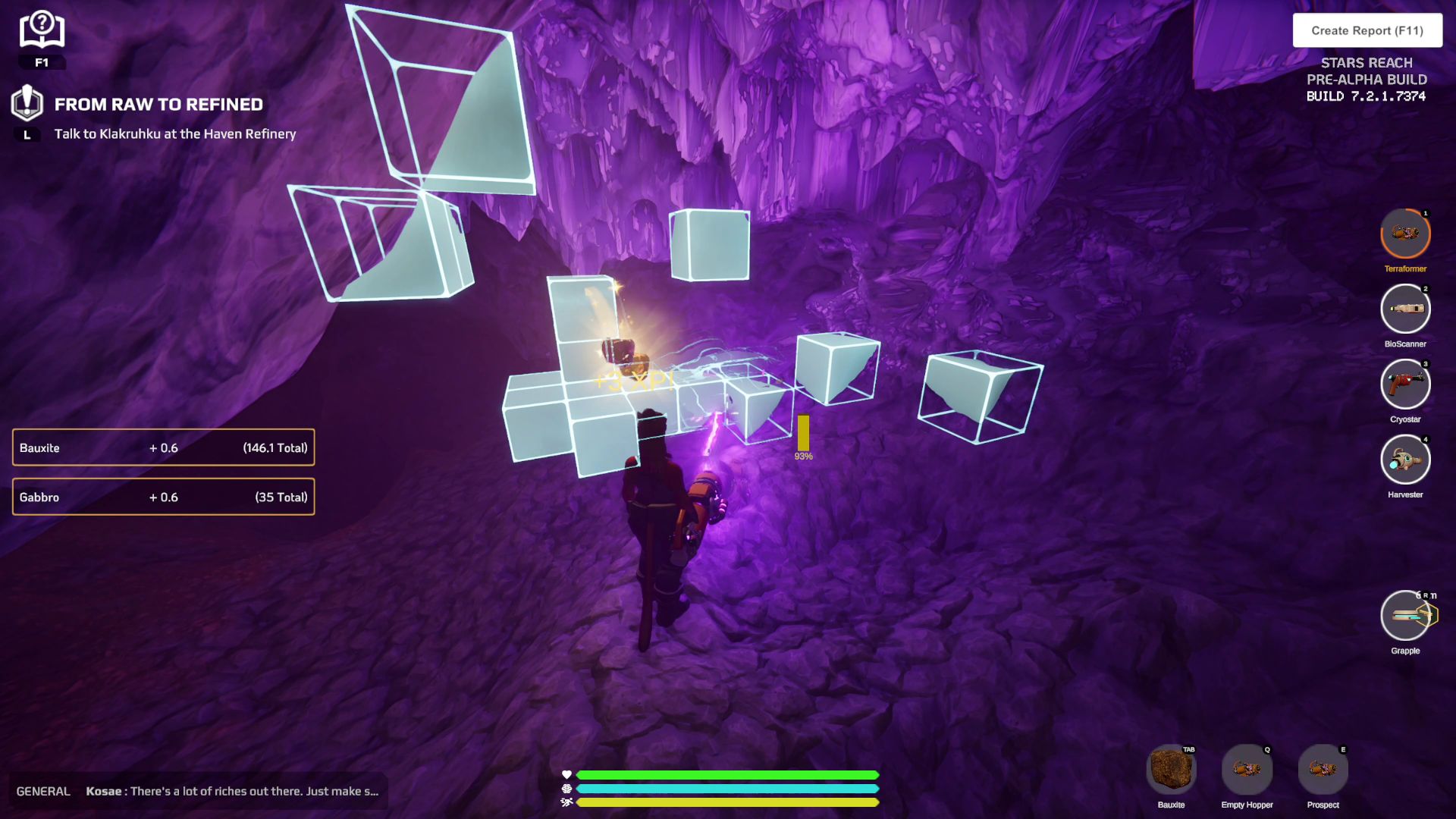Toggle the Gabbro resource tracker
Image resolution: width=1456 pixels, height=819 pixels.
coord(163,497)
